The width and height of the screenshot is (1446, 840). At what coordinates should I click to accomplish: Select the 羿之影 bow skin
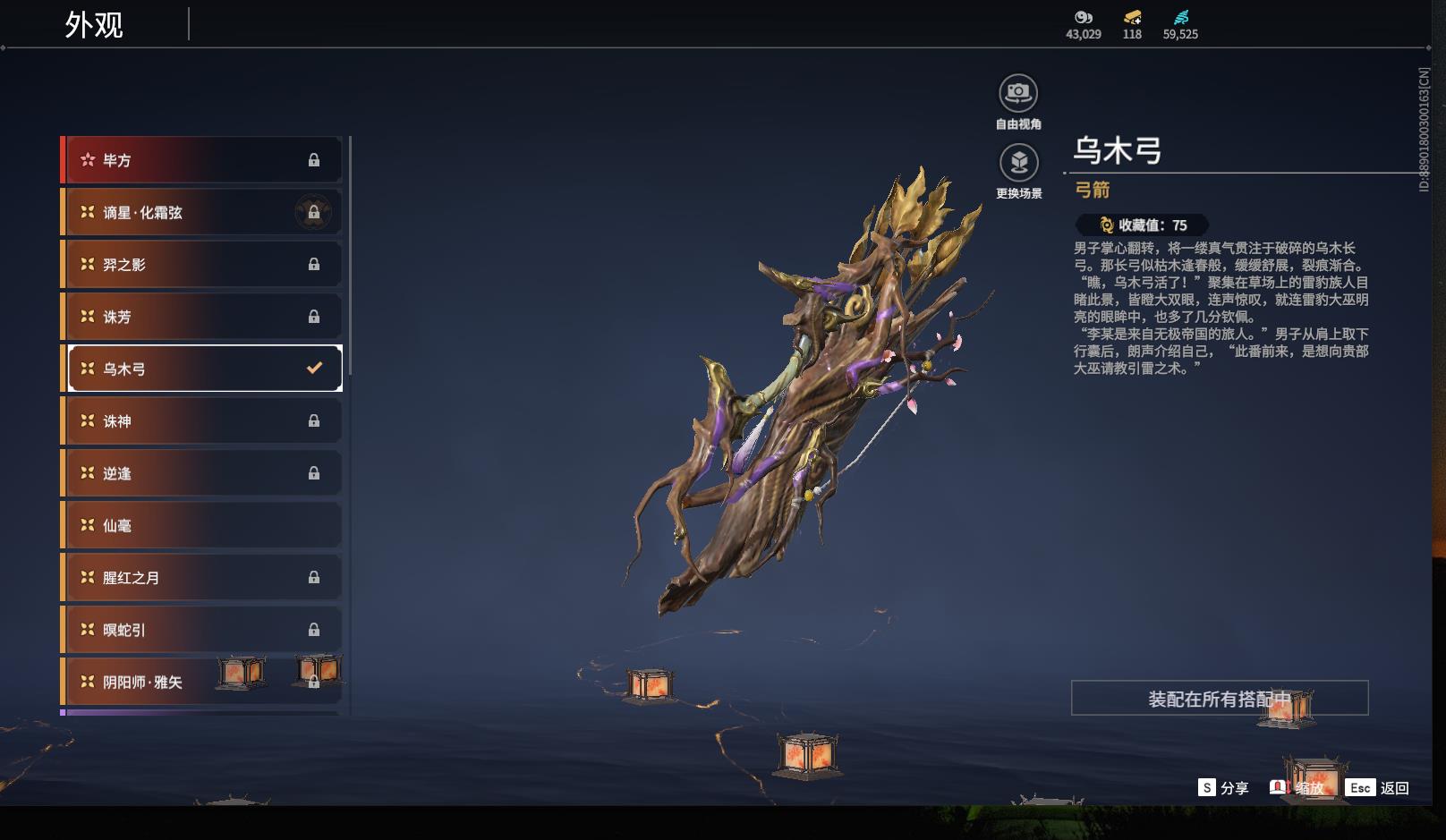click(202, 265)
